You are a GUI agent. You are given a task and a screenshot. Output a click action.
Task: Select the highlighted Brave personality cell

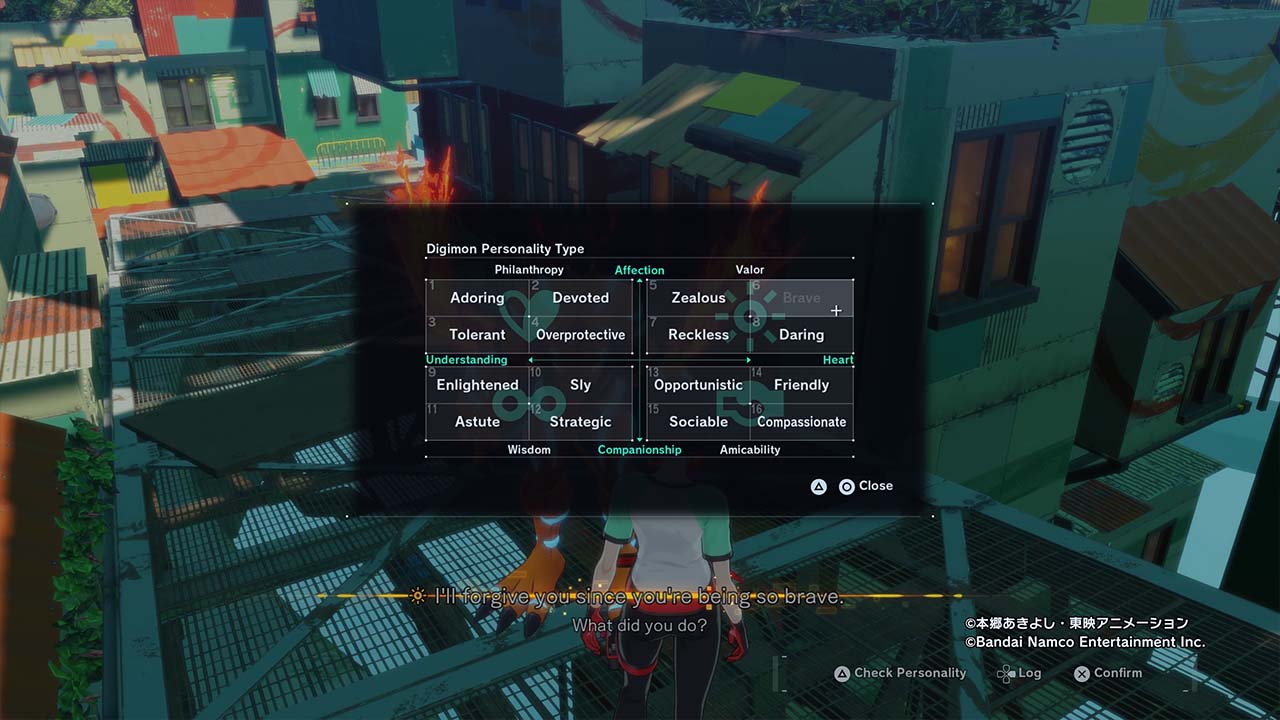pyautogui.click(x=801, y=298)
